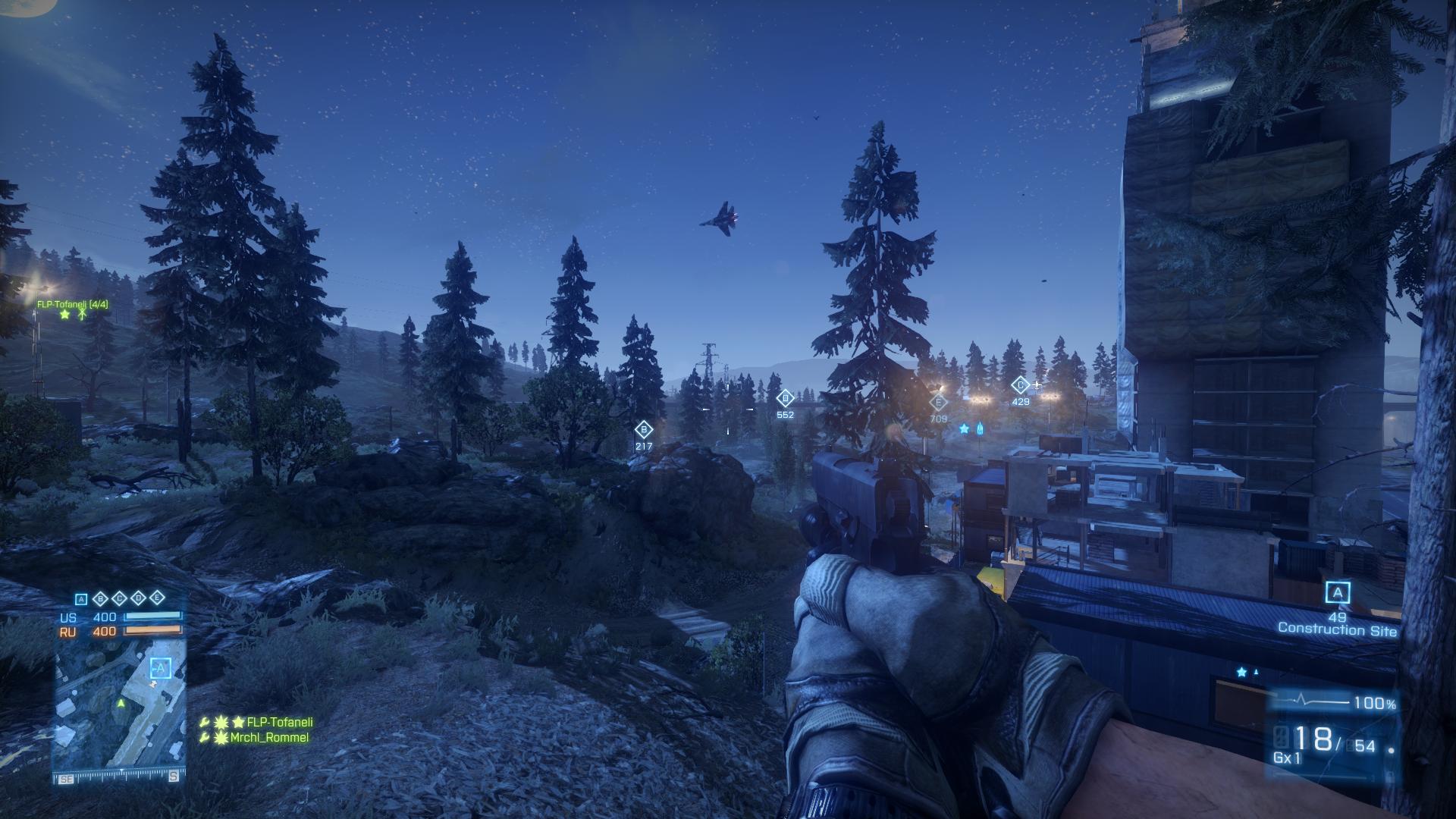Select flag E in the flag status row
Screen dimensions: 1456x819
click(157, 598)
